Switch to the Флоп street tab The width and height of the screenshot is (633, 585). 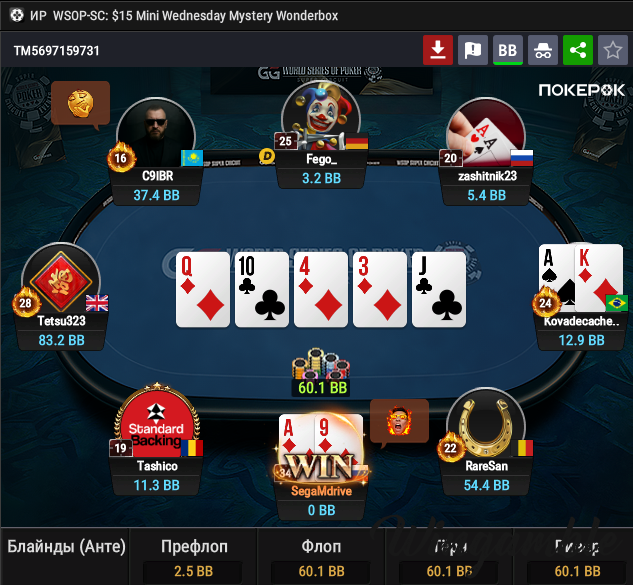[321, 547]
